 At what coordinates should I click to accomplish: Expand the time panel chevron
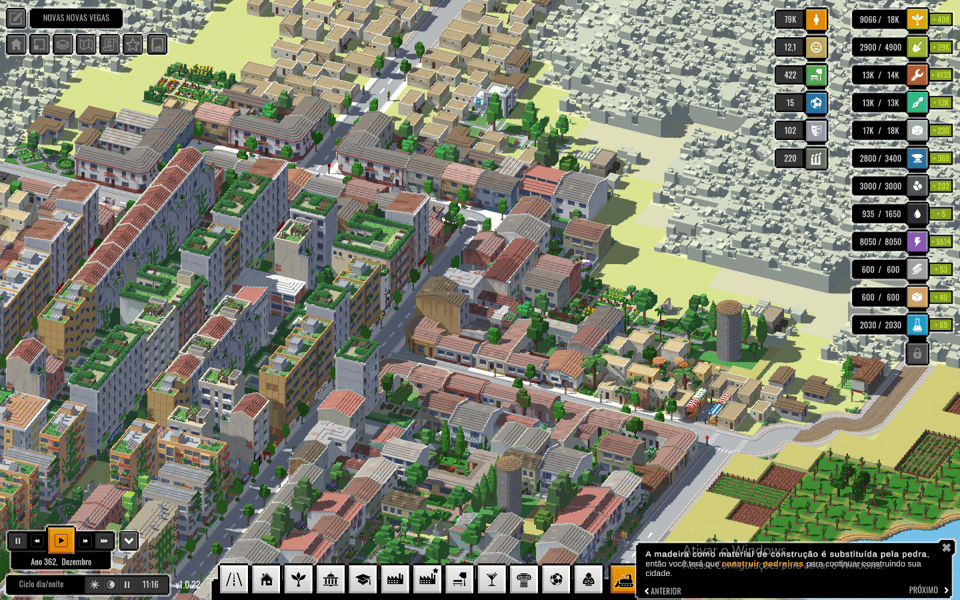pos(129,541)
